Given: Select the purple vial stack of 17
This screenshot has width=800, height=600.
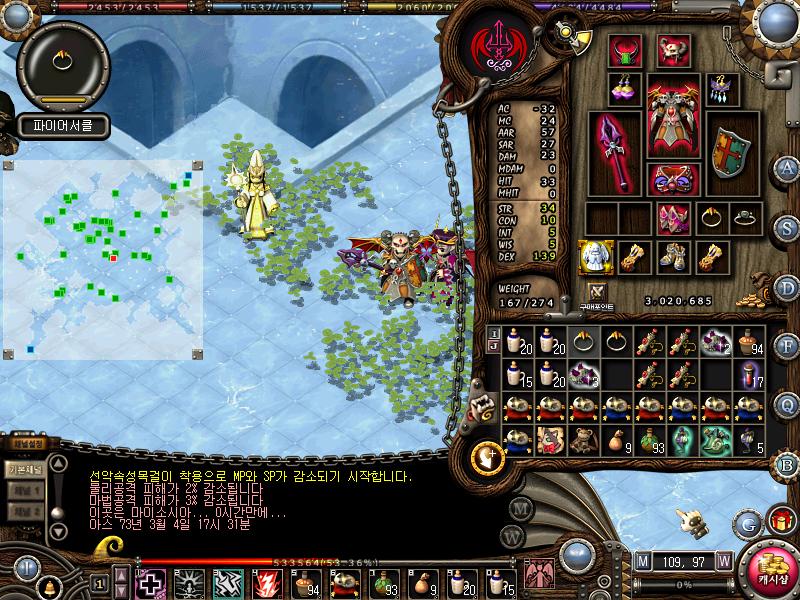Looking at the screenshot, I should tap(750, 374).
